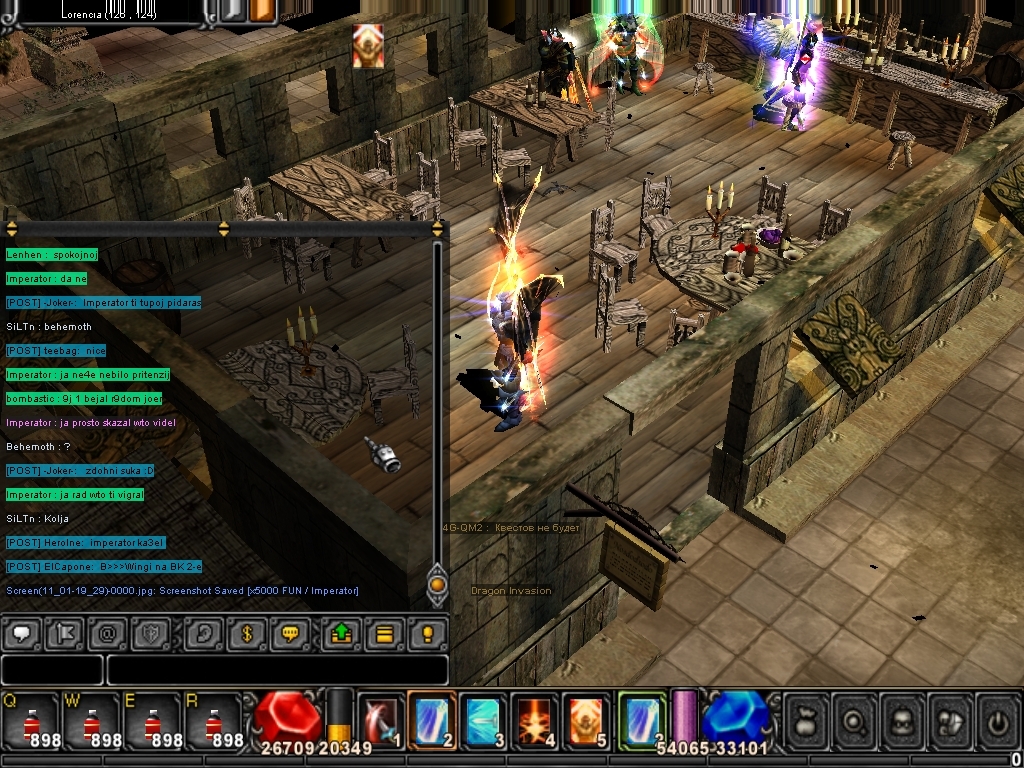The height and width of the screenshot is (768, 1024).
Task: Toggle the @ guild chat button
Action: 106,634
